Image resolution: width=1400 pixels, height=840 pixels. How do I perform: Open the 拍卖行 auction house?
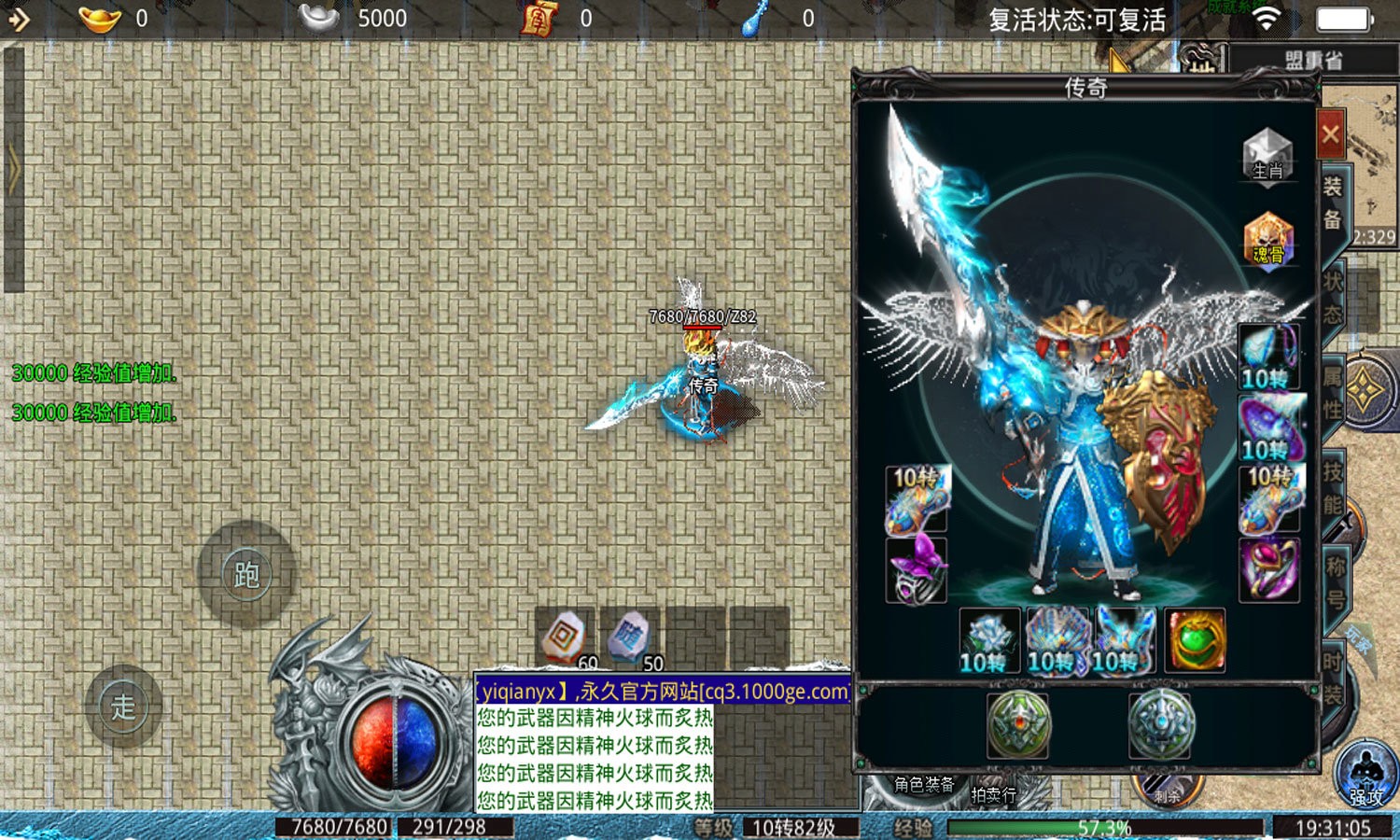tap(993, 794)
